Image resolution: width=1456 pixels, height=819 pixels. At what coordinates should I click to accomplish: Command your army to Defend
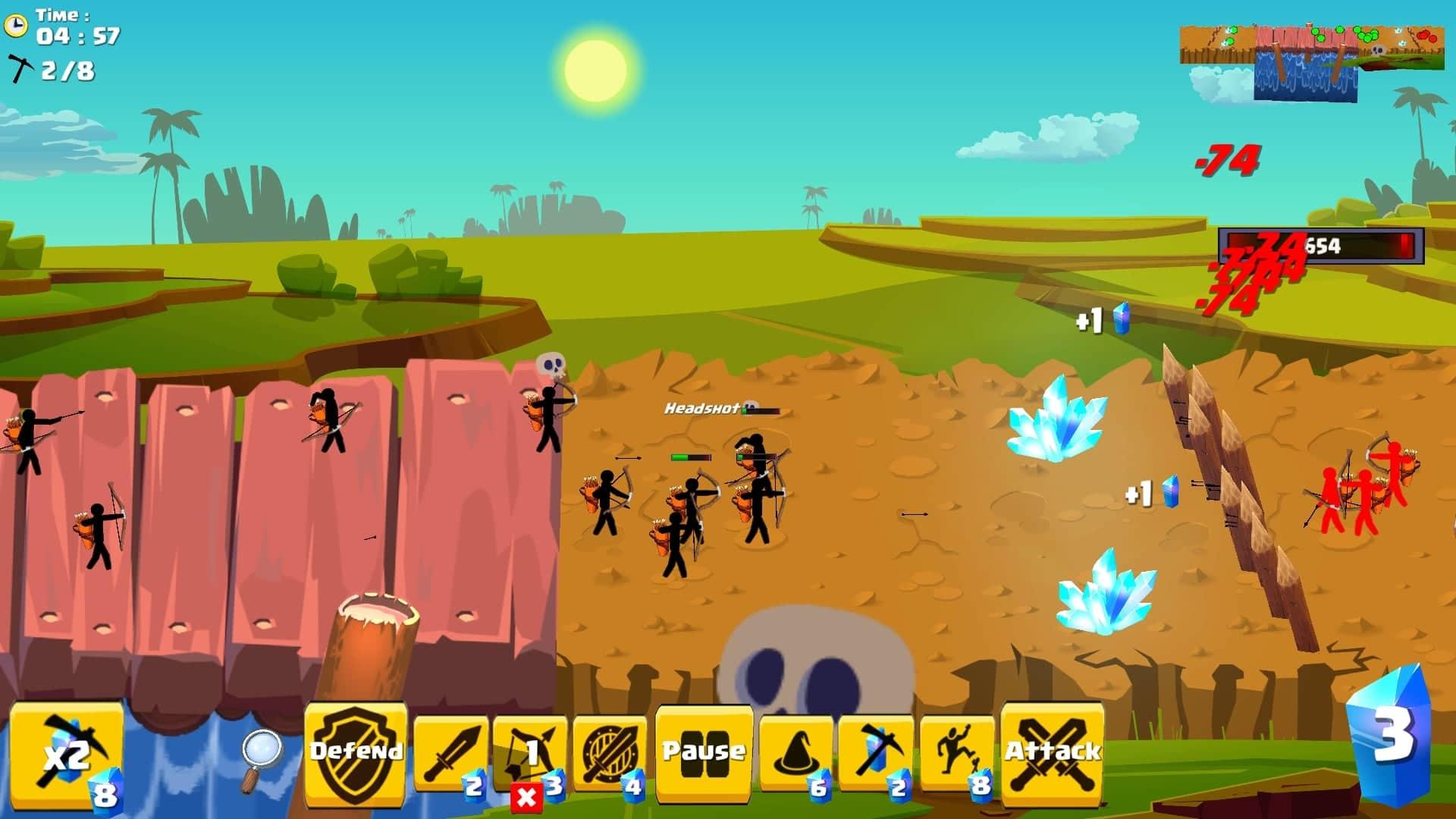353,751
